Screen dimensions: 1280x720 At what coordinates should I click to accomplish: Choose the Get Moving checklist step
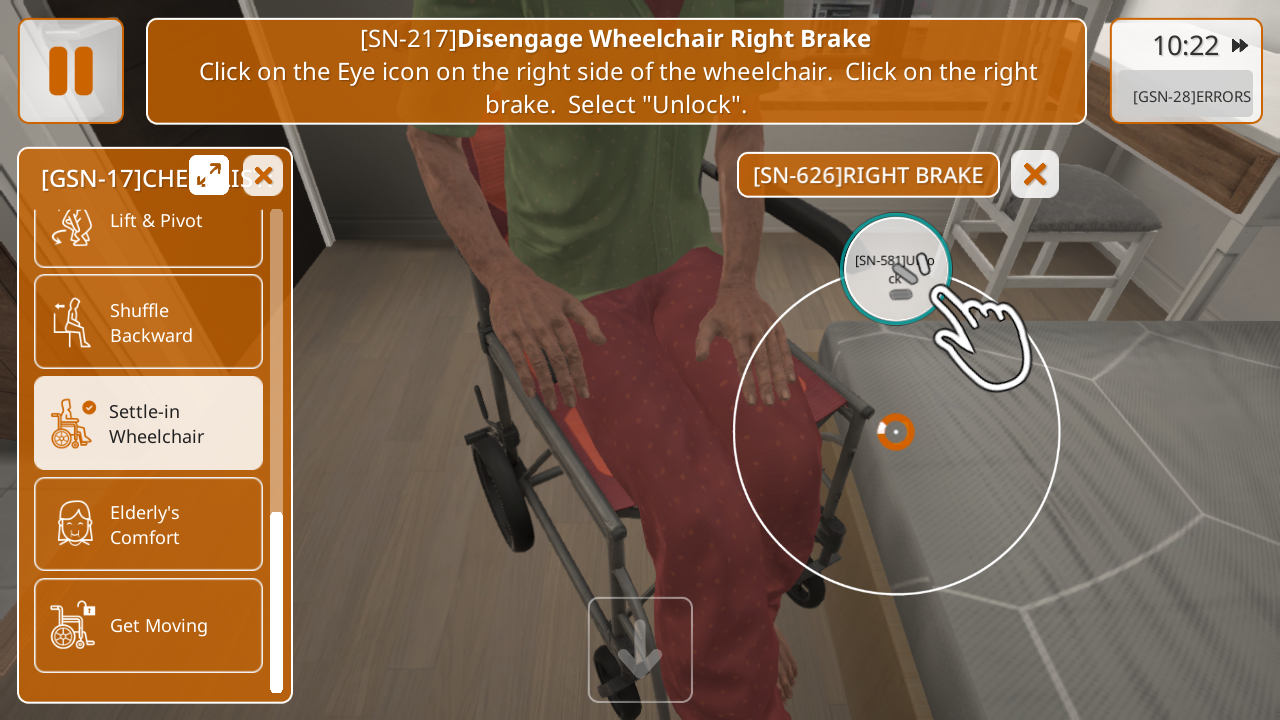(x=148, y=625)
